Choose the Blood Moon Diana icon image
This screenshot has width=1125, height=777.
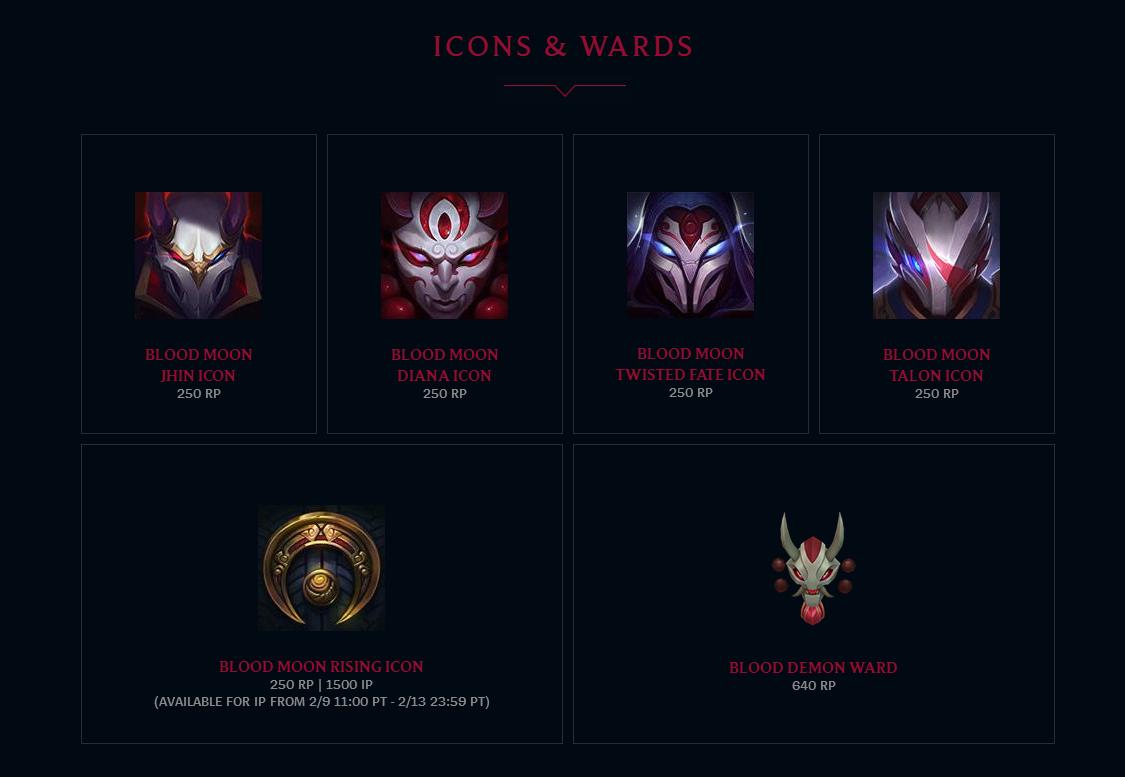(444, 255)
